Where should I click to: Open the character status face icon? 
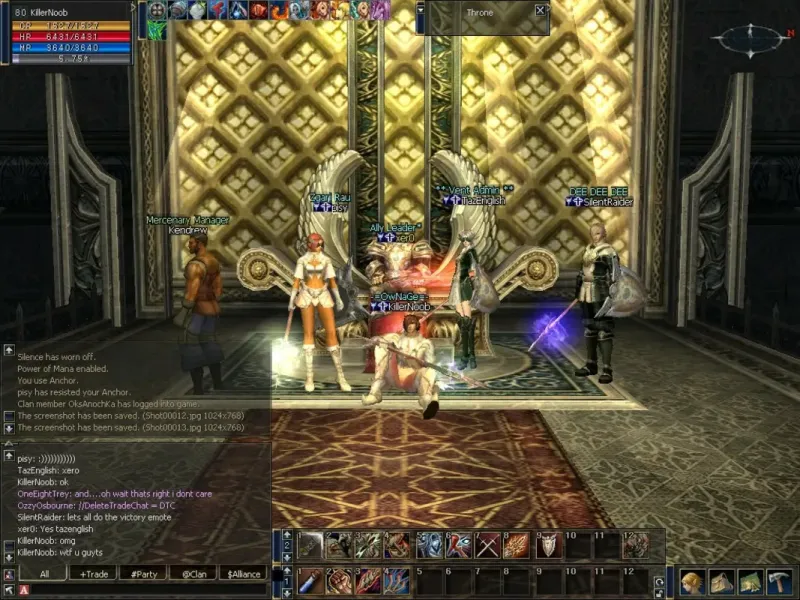tap(692, 582)
